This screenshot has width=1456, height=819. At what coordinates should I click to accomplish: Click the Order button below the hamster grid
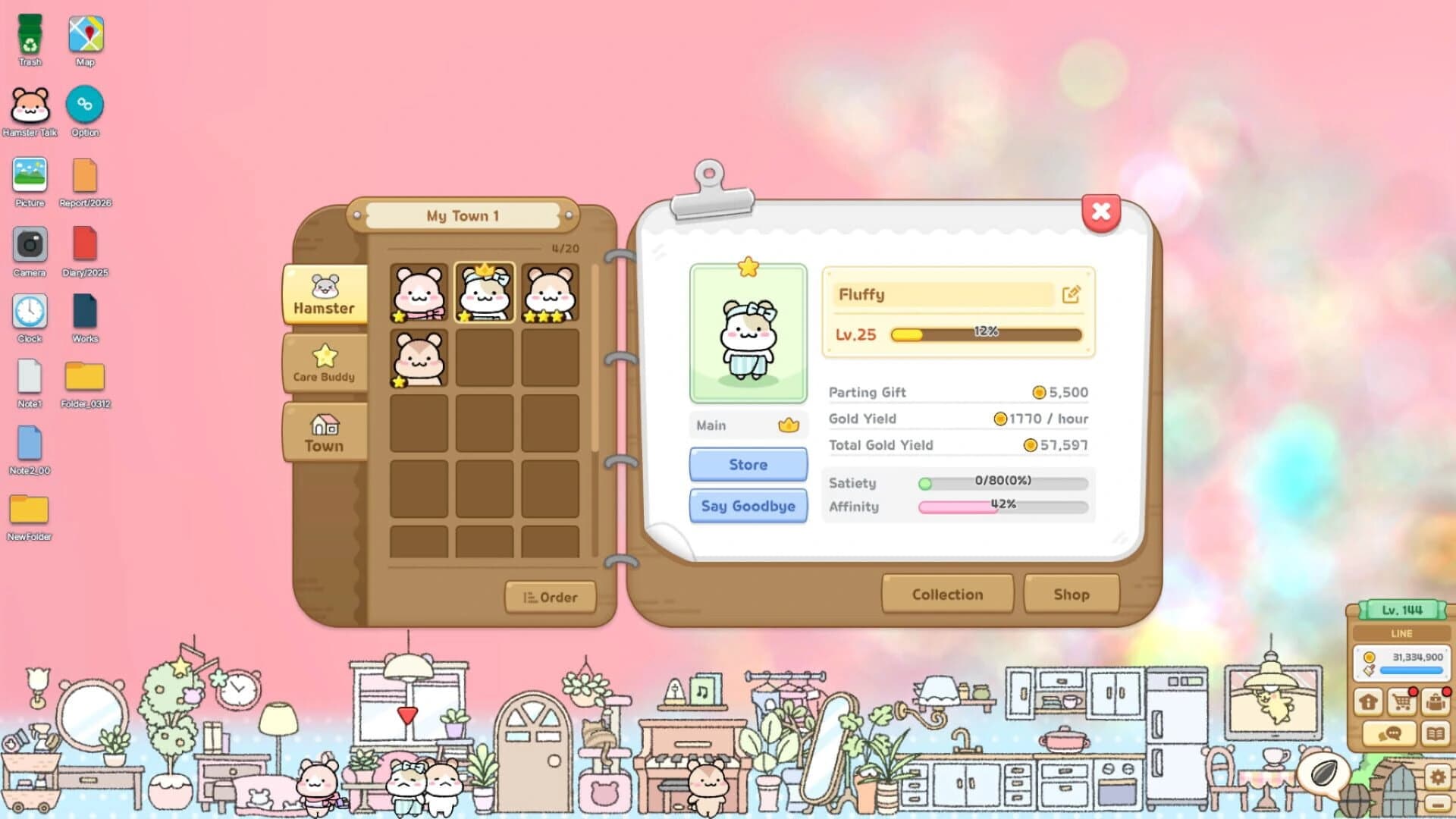pos(551,597)
